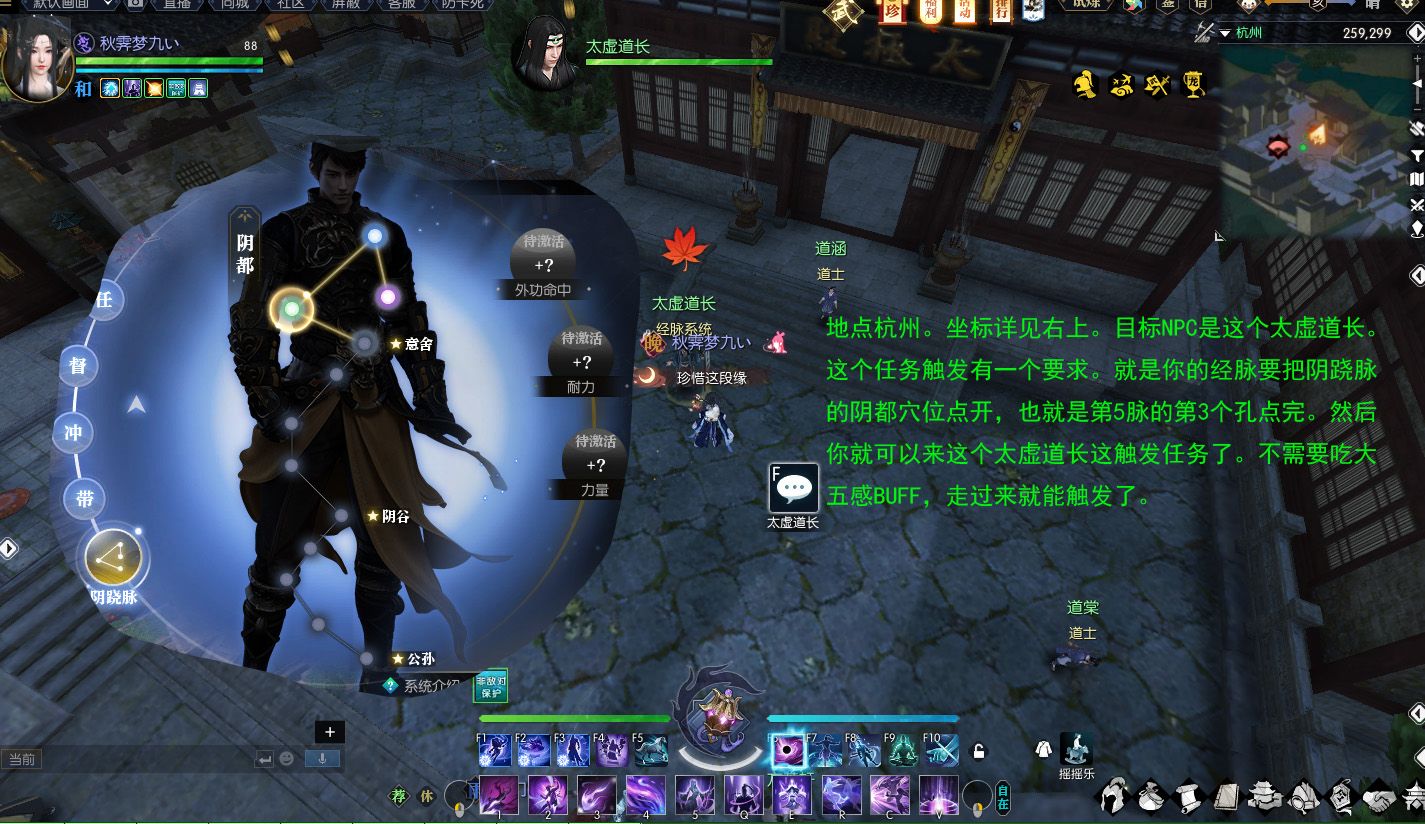
Task: Toggle the skill bar padlock
Action: click(x=979, y=751)
